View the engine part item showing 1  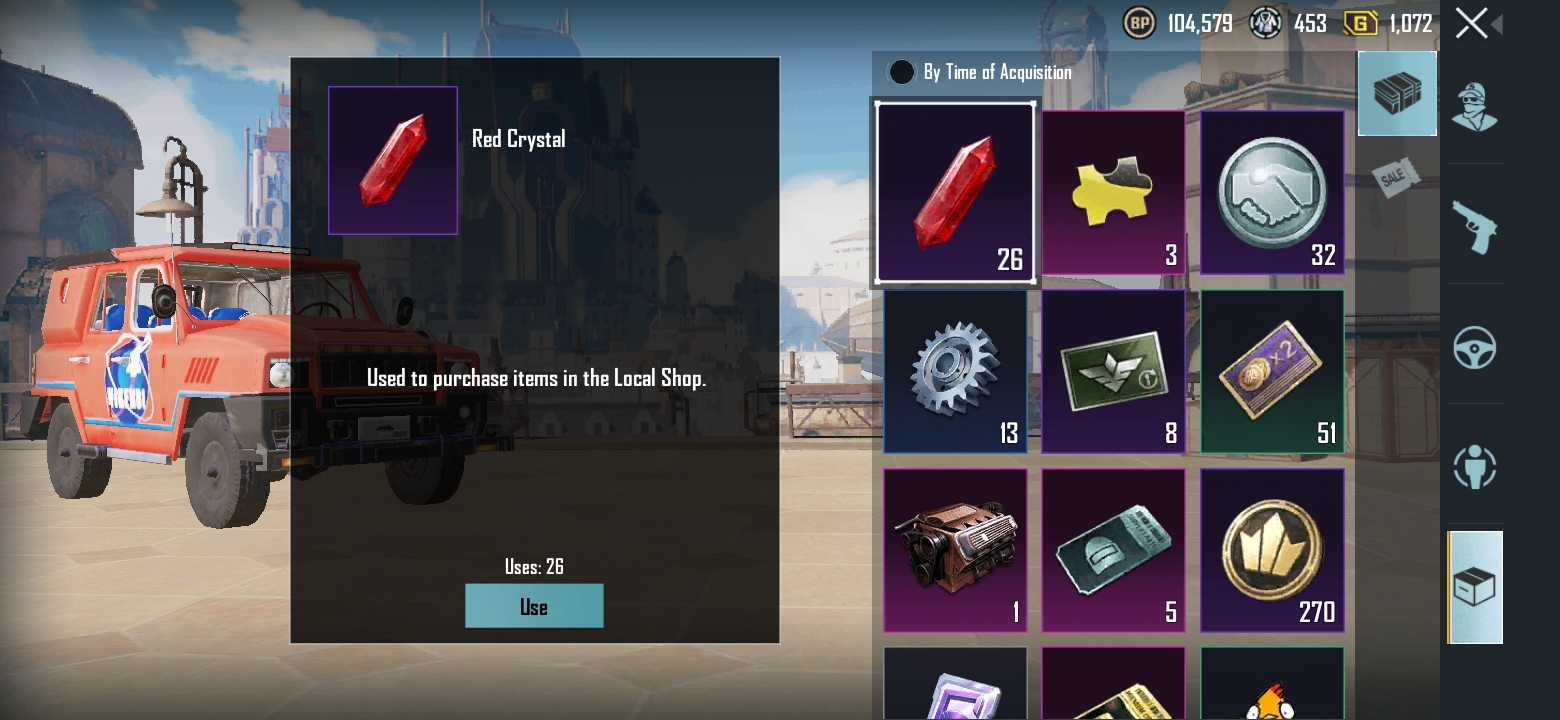tap(955, 549)
